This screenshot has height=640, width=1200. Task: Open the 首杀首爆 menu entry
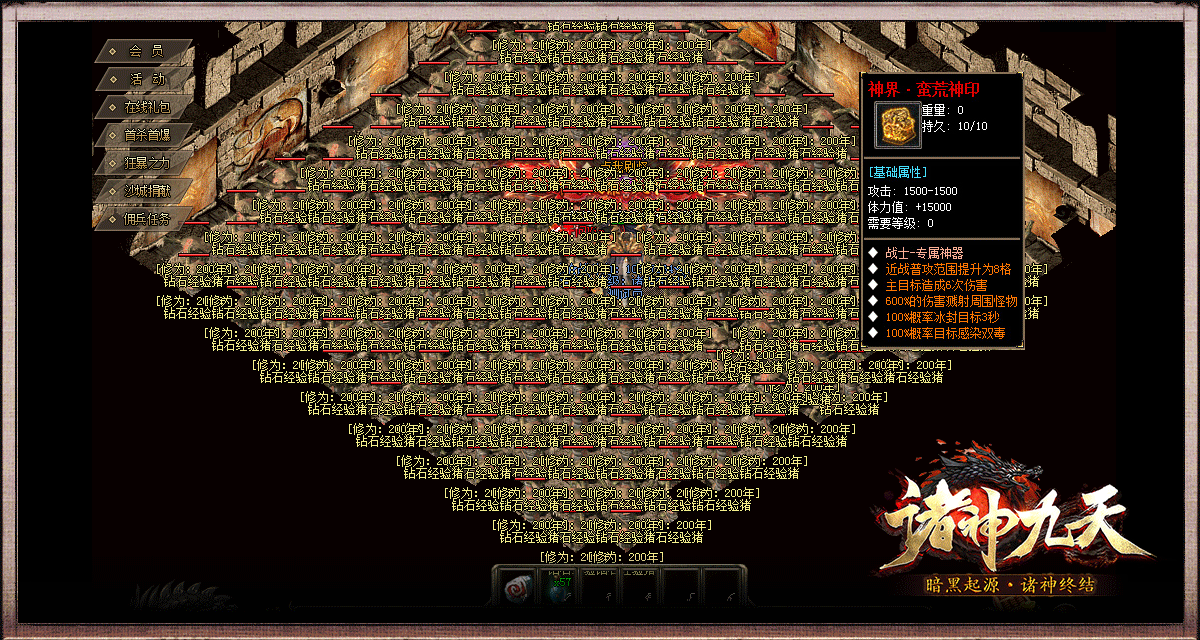(146, 135)
